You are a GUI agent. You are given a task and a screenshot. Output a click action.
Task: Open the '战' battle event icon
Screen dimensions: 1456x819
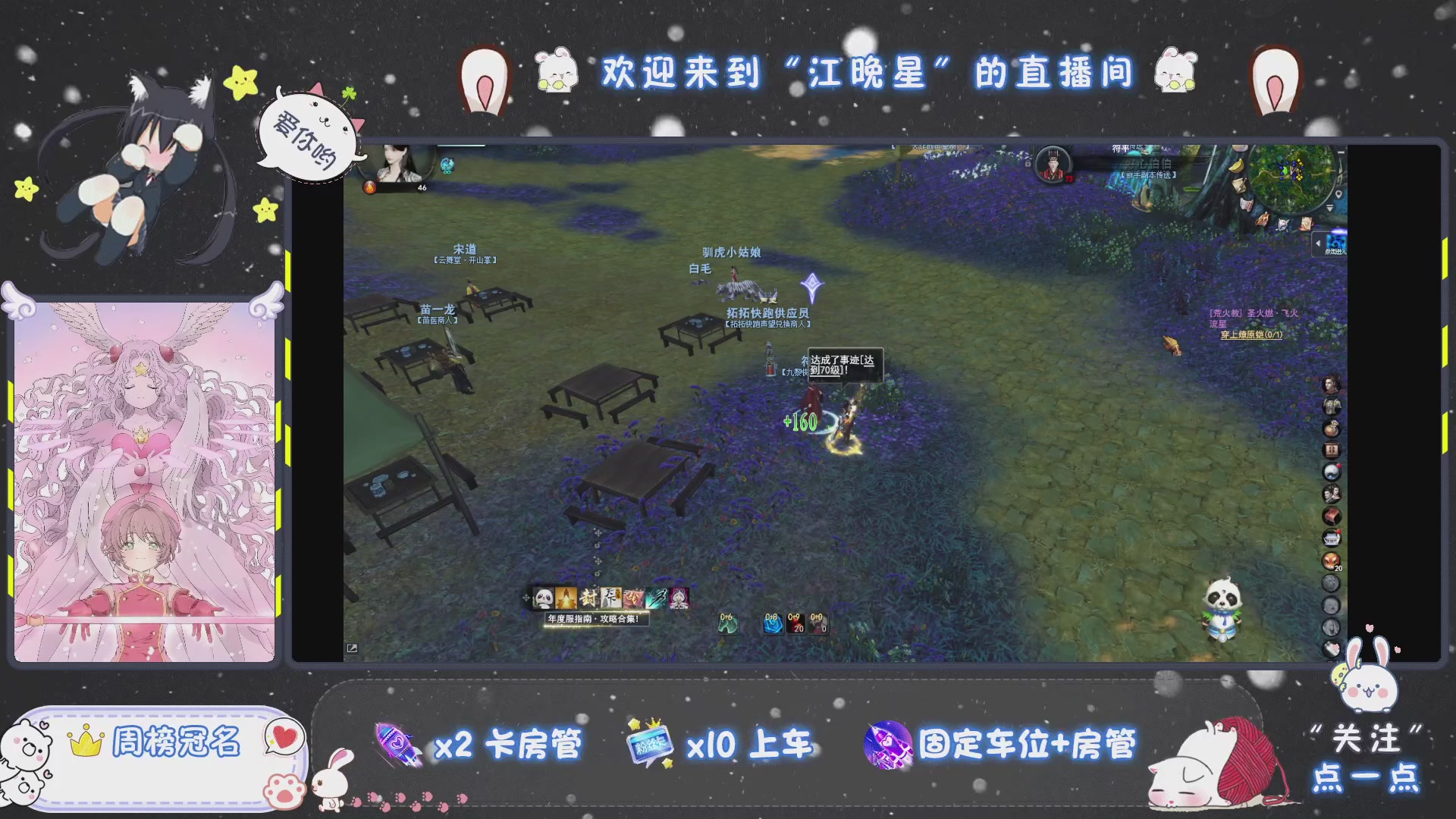633,598
